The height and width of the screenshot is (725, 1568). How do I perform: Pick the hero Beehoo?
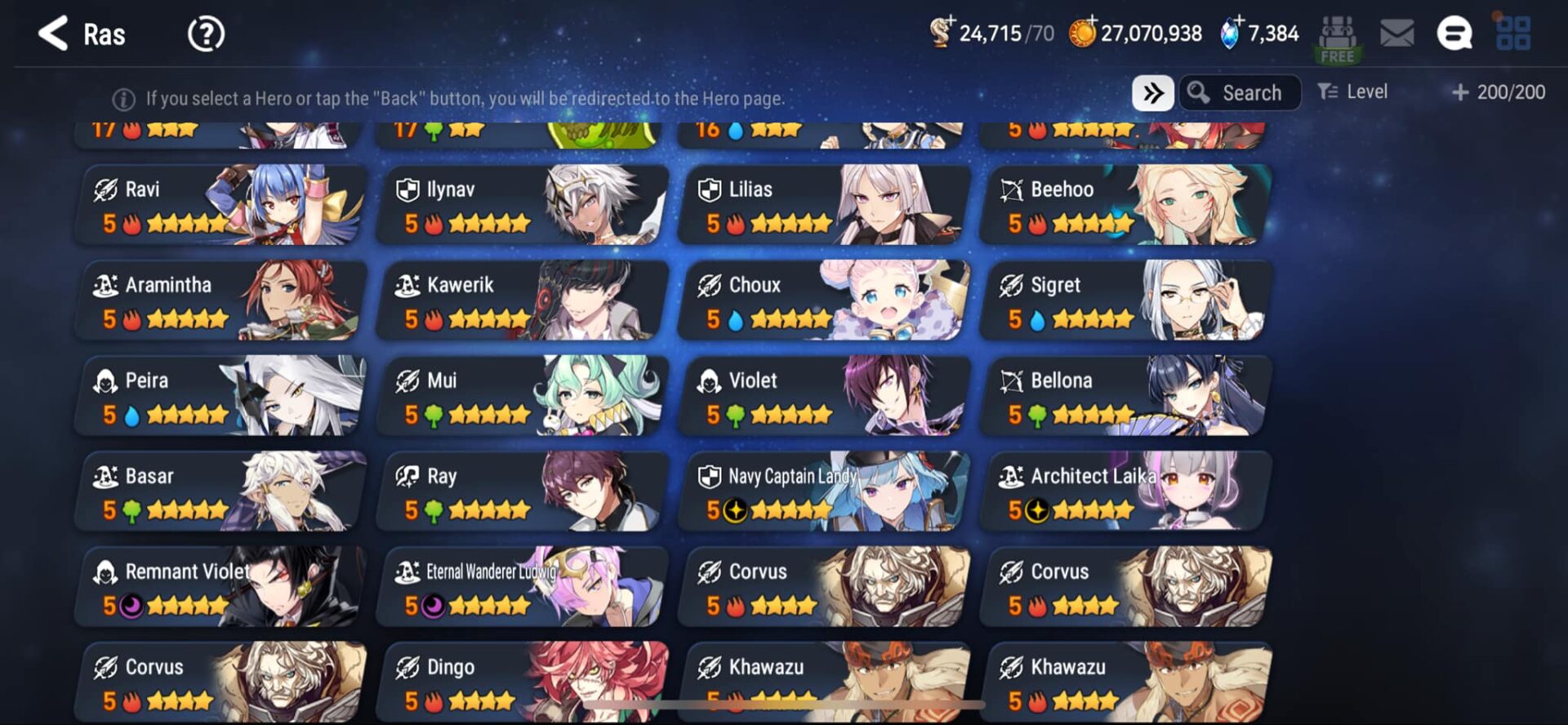(1126, 205)
